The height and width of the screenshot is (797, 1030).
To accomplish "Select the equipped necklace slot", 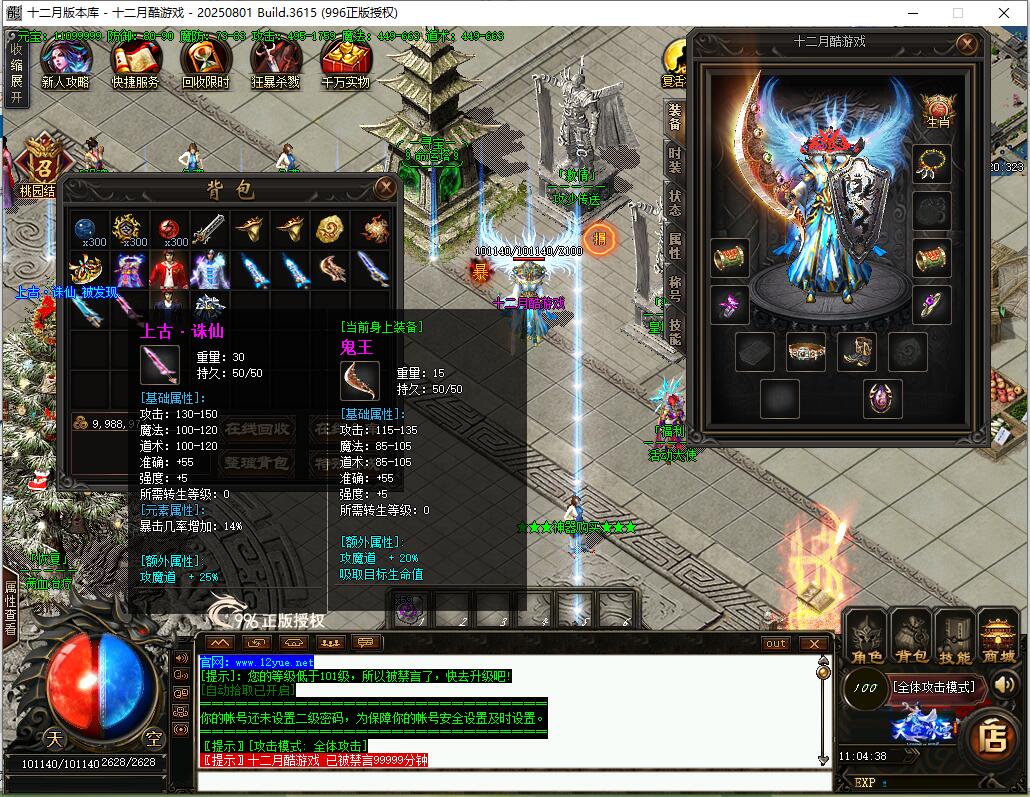I will 932,163.
